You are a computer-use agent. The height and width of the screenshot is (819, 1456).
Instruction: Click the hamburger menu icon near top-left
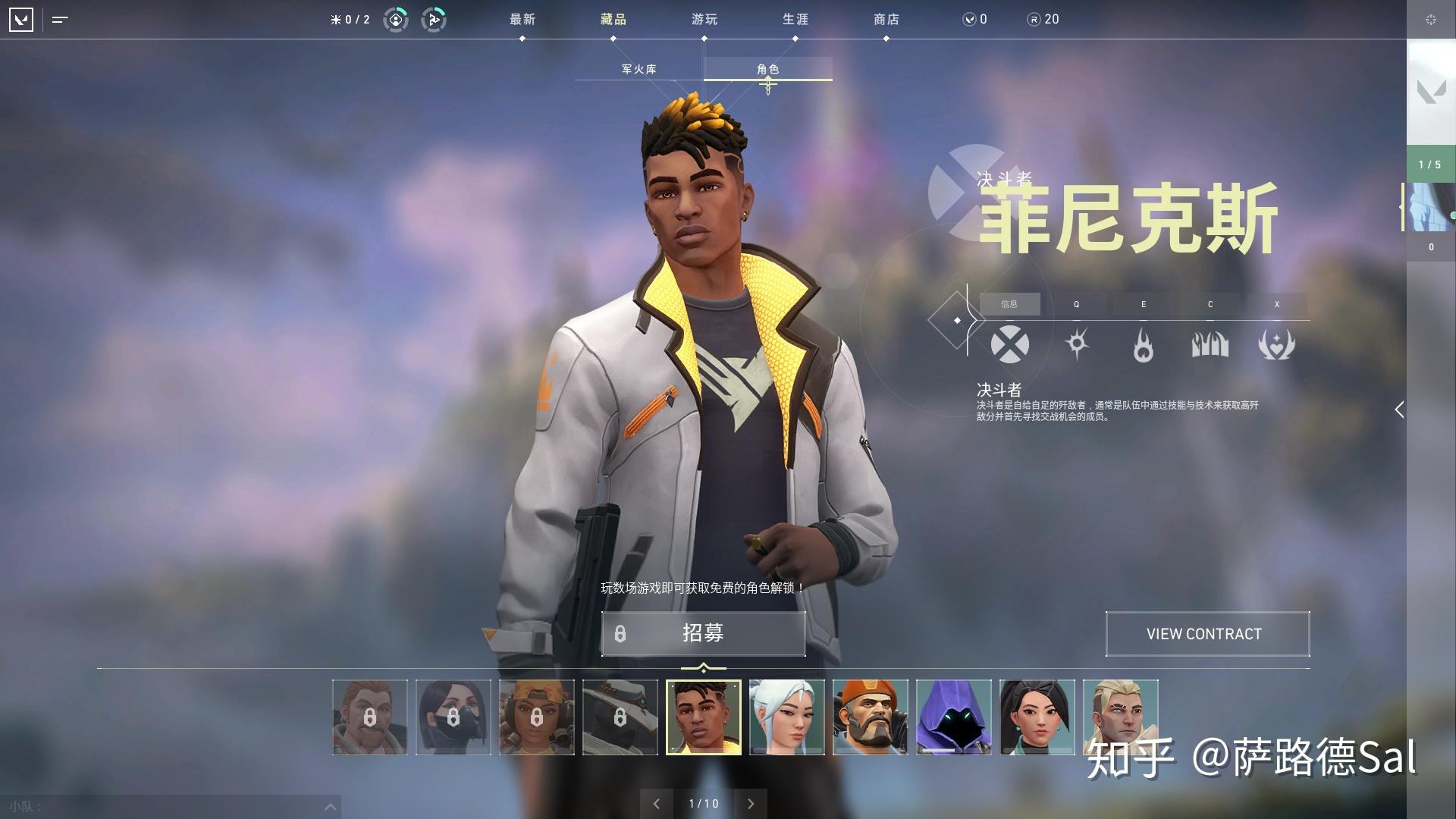point(59,20)
